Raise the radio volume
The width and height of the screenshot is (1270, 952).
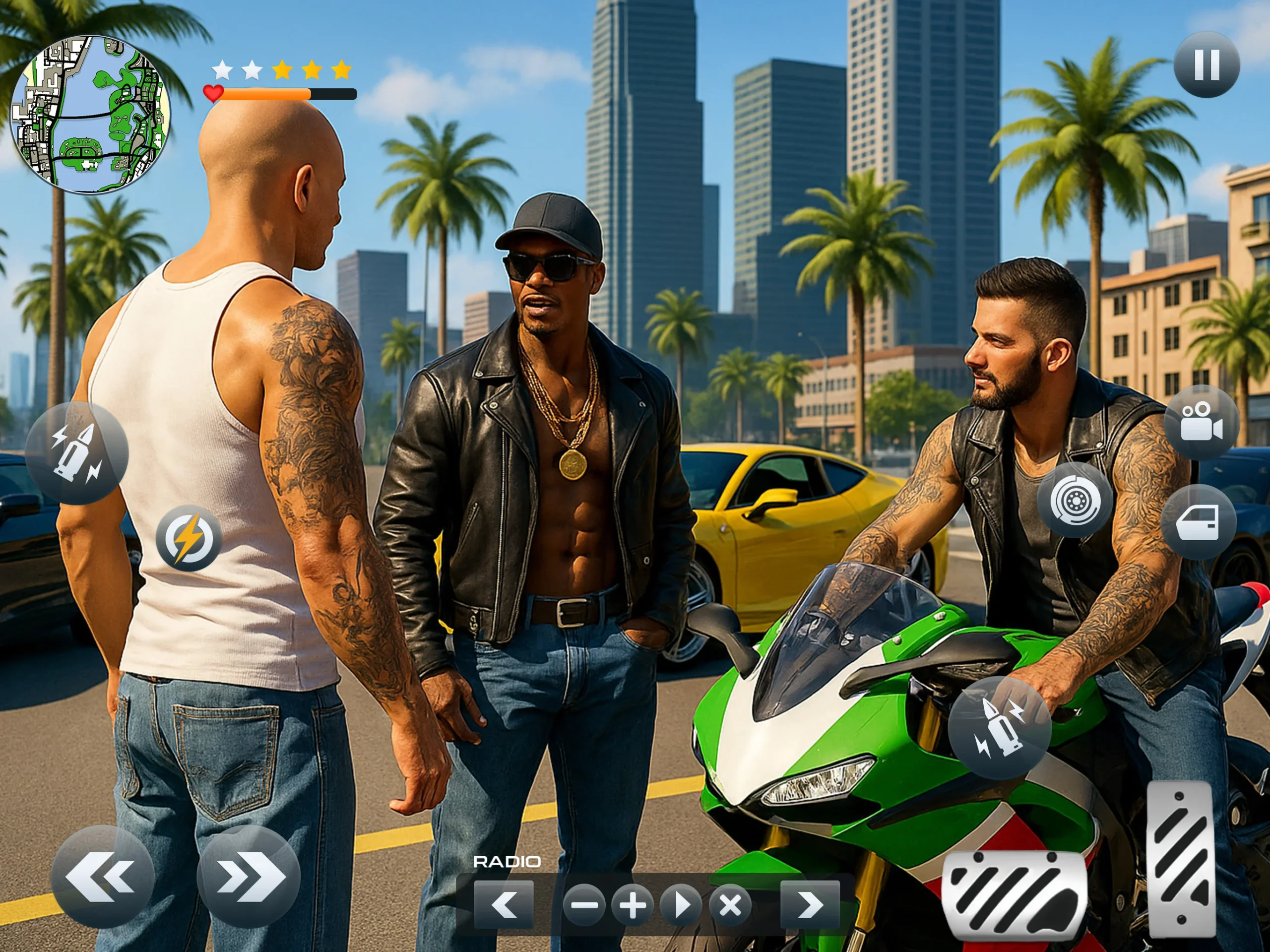[632, 905]
